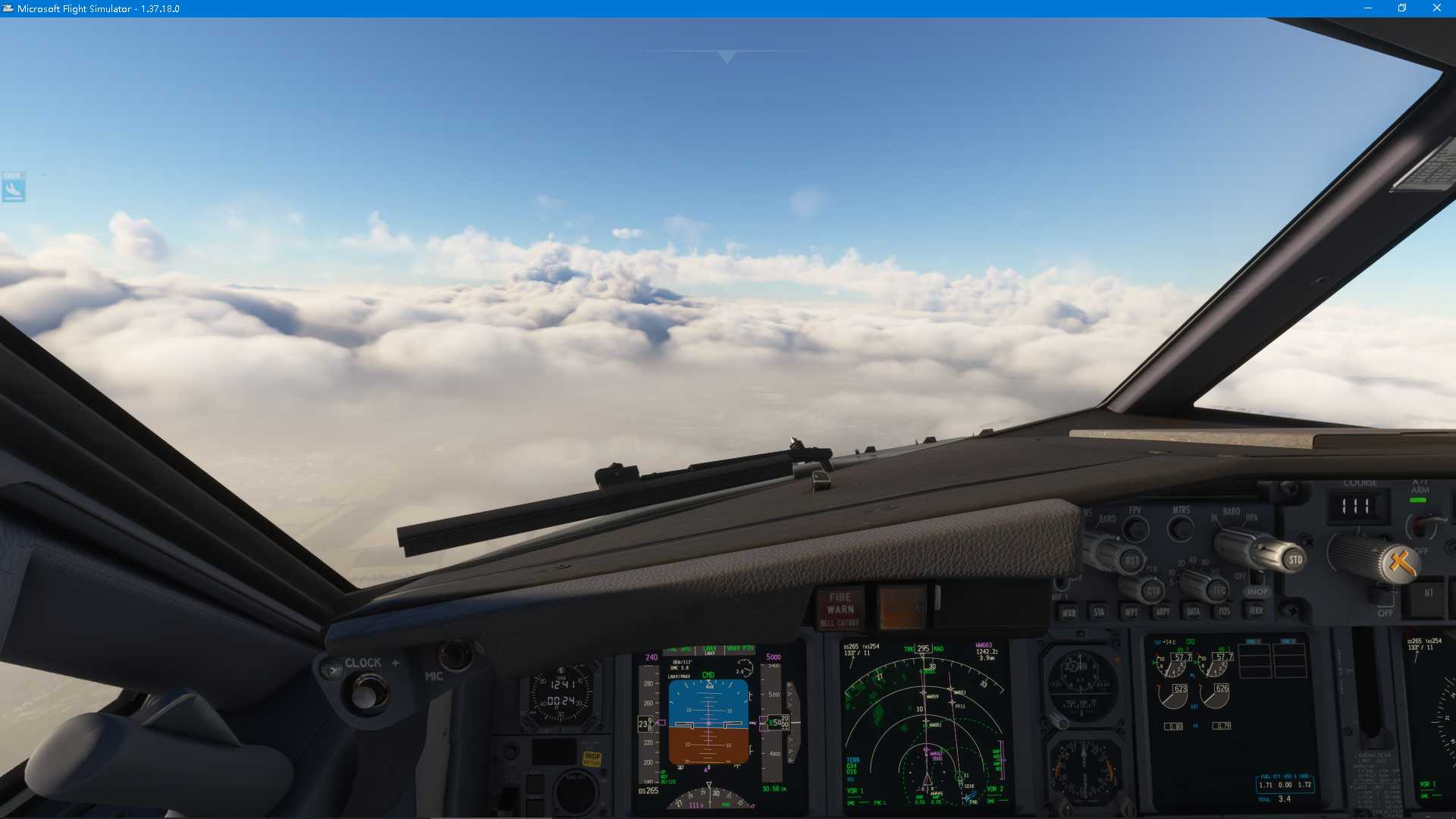Viewport: 1456px width, 819px height.
Task: Enable the TERR terrain display button
Action: tap(1256, 610)
